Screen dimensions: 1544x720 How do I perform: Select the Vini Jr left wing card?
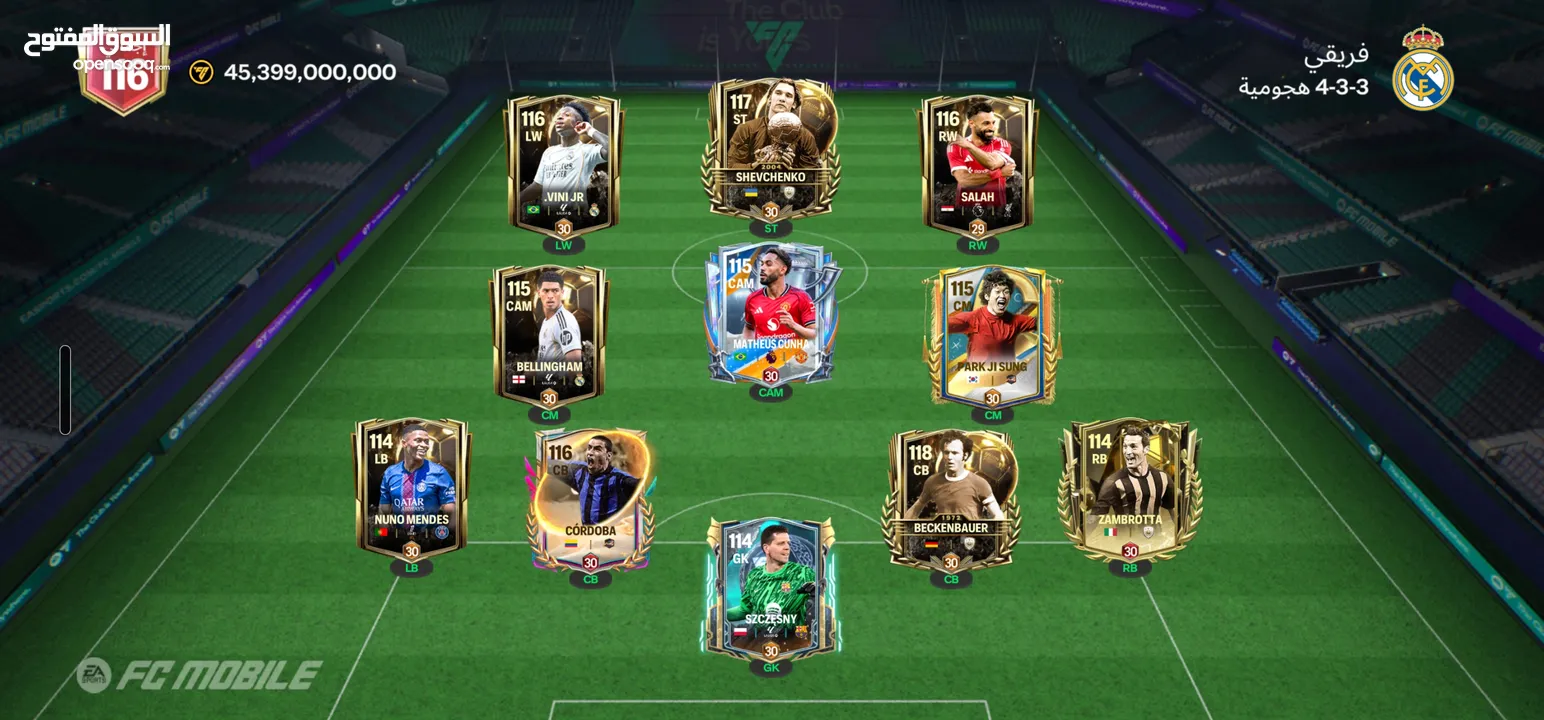click(x=564, y=165)
